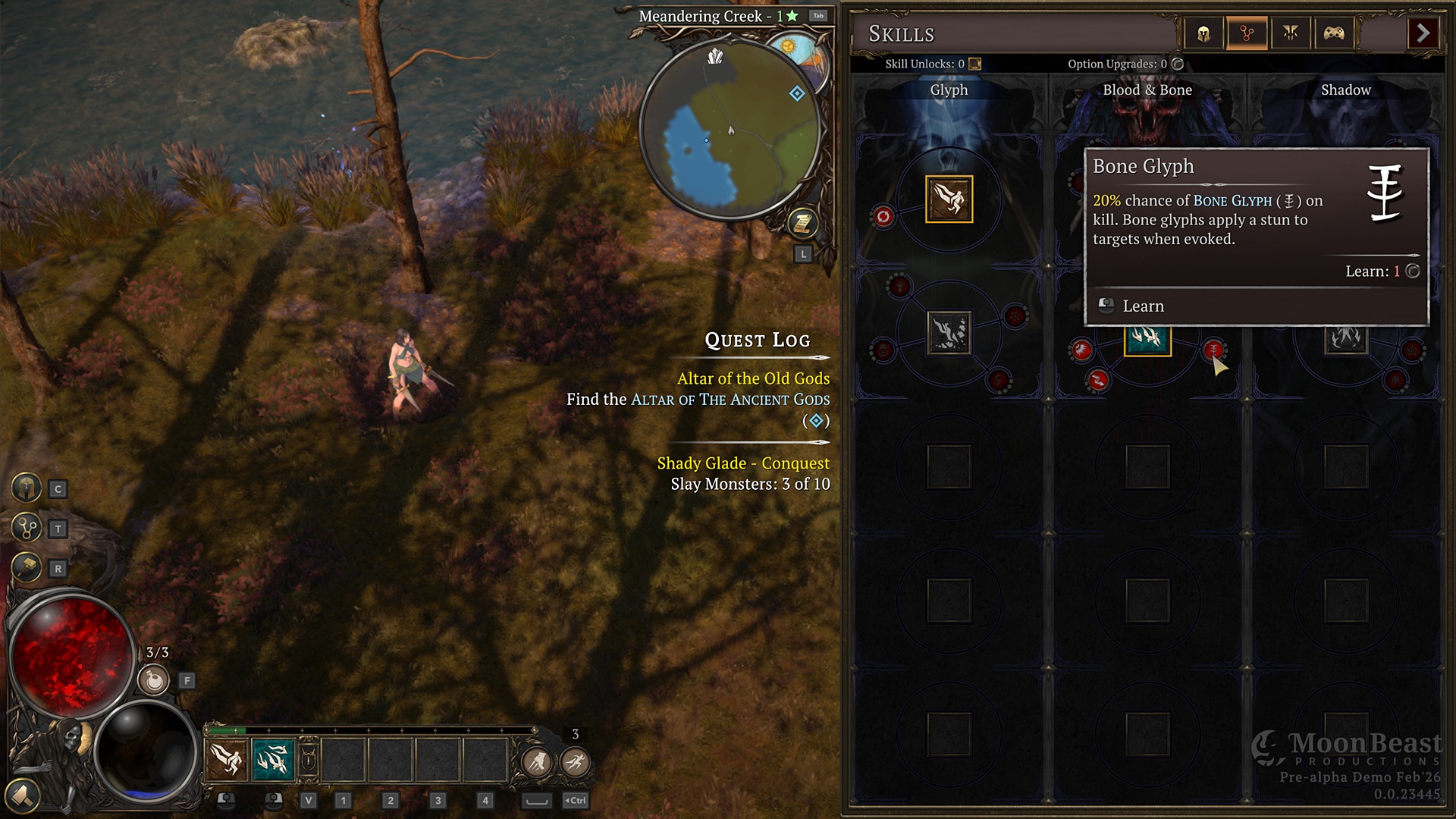Viewport: 1456px width, 819px height.
Task: Open skills via the branching nodes HUD icon
Action: (27, 528)
